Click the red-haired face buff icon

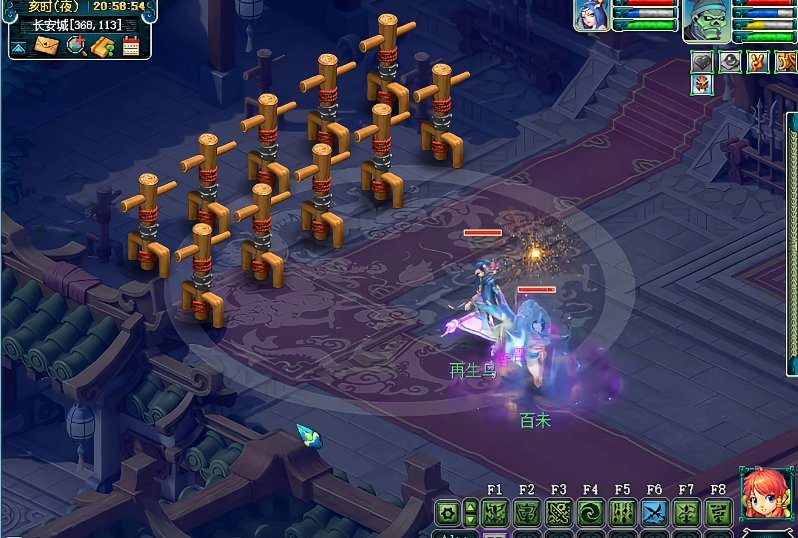702,85
